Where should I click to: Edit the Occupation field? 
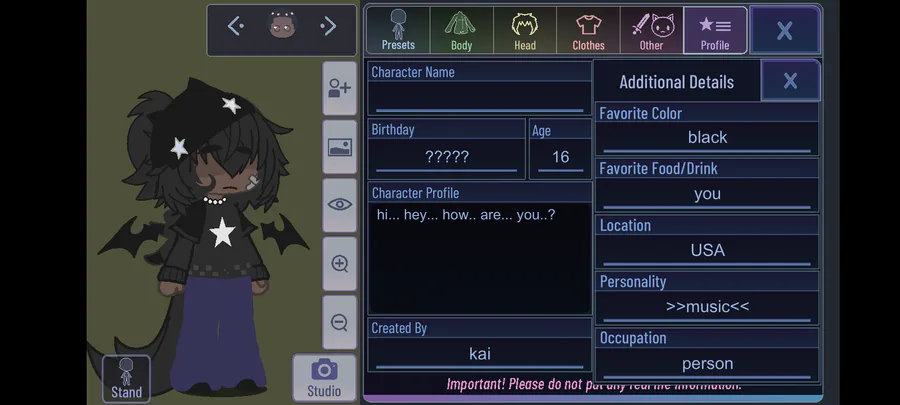coord(707,363)
